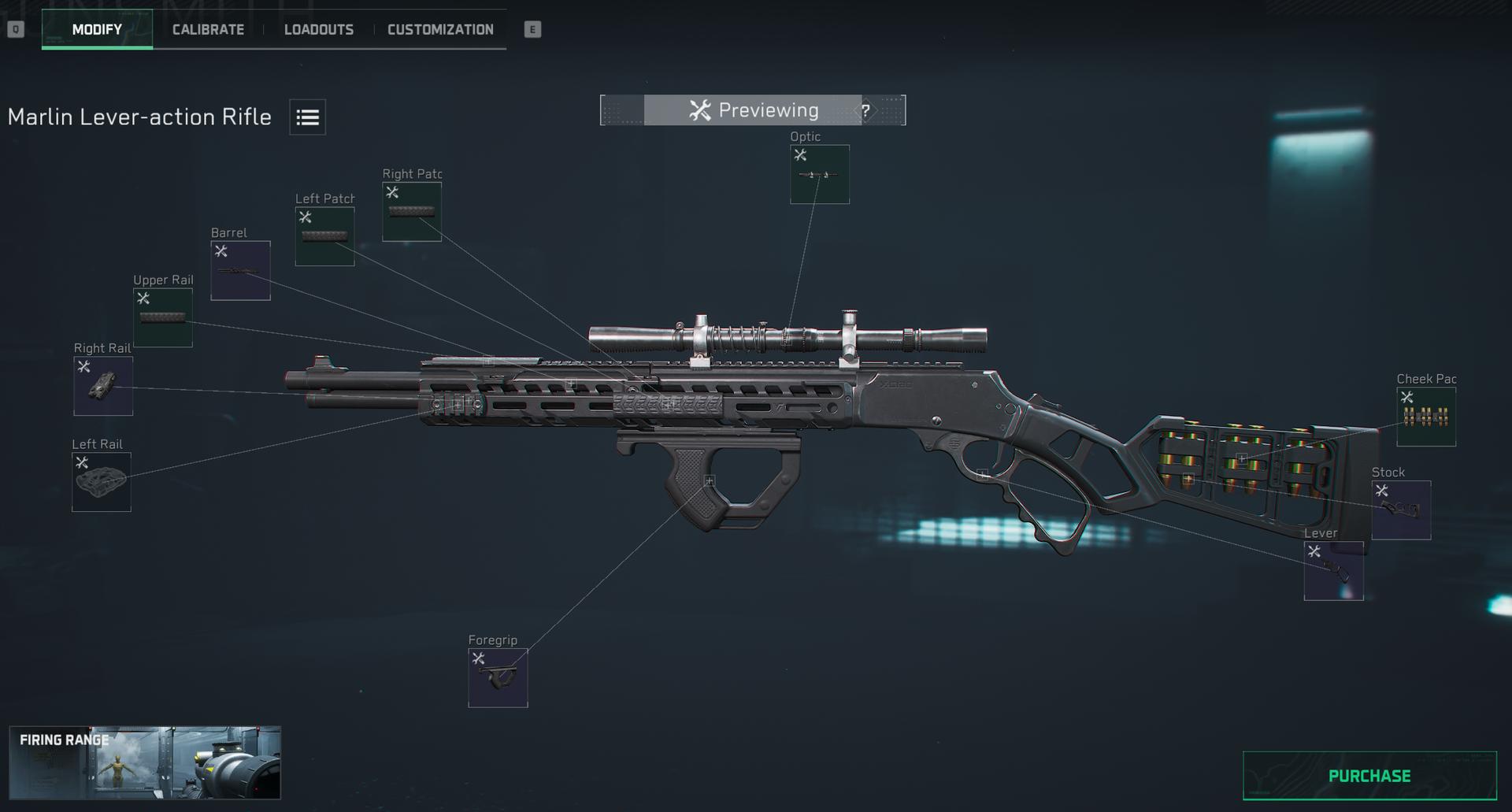Open the Right Rail attachment slot

(x=103, y=386)
